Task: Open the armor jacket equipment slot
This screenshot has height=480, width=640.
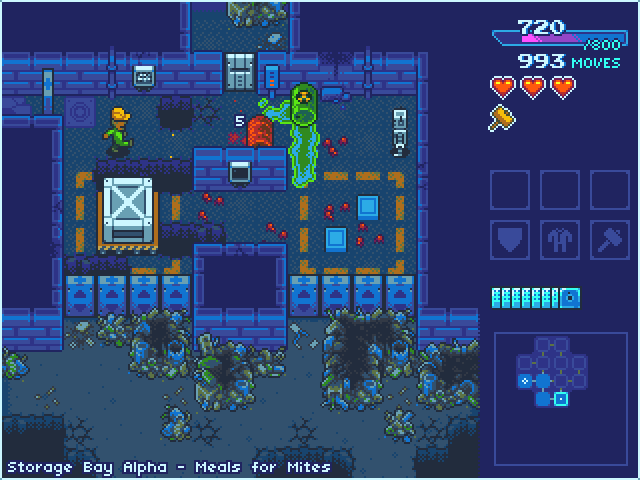Action: click(559, 239)
